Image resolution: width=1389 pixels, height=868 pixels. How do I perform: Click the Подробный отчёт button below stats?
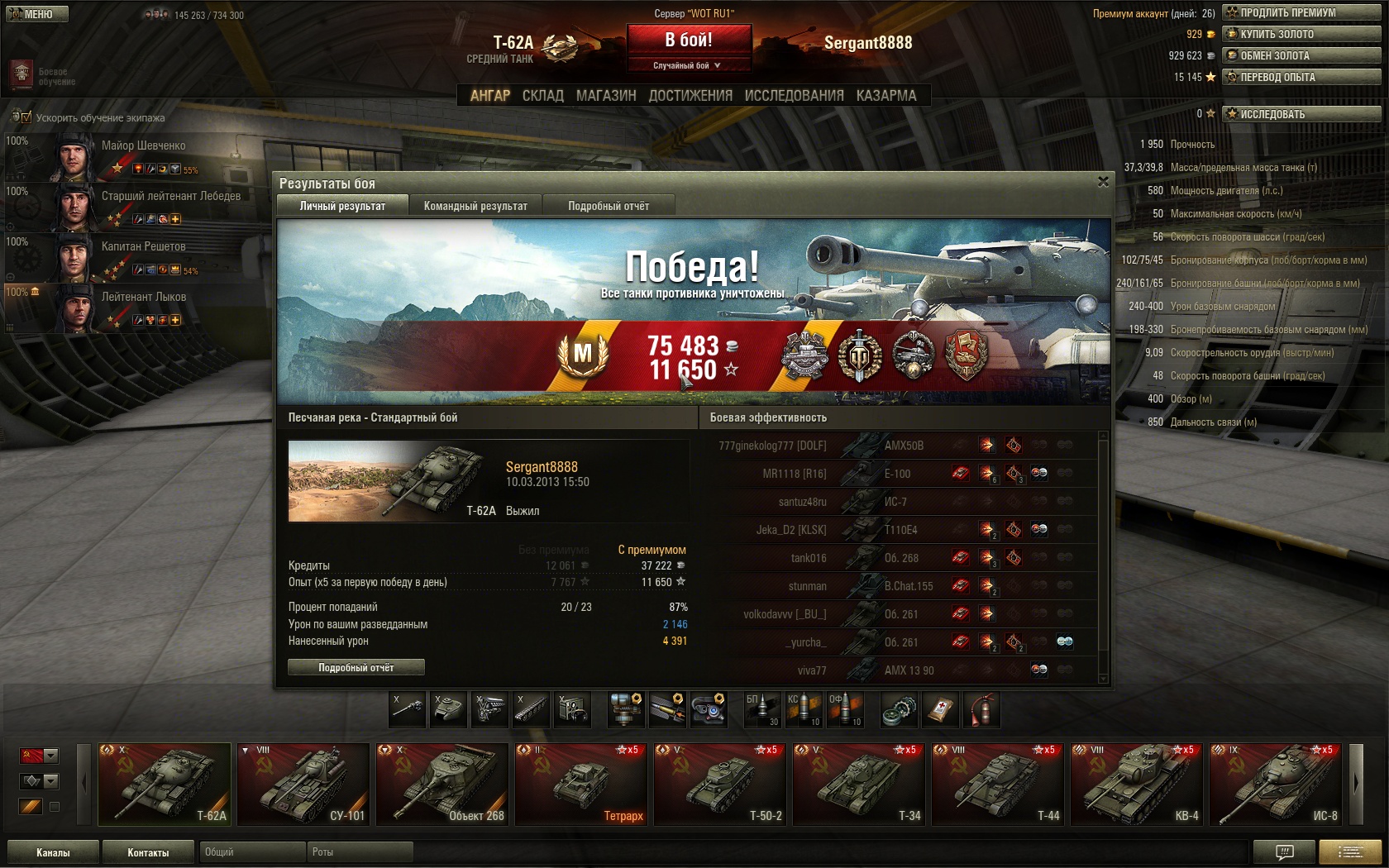click(x=356, y=667)
